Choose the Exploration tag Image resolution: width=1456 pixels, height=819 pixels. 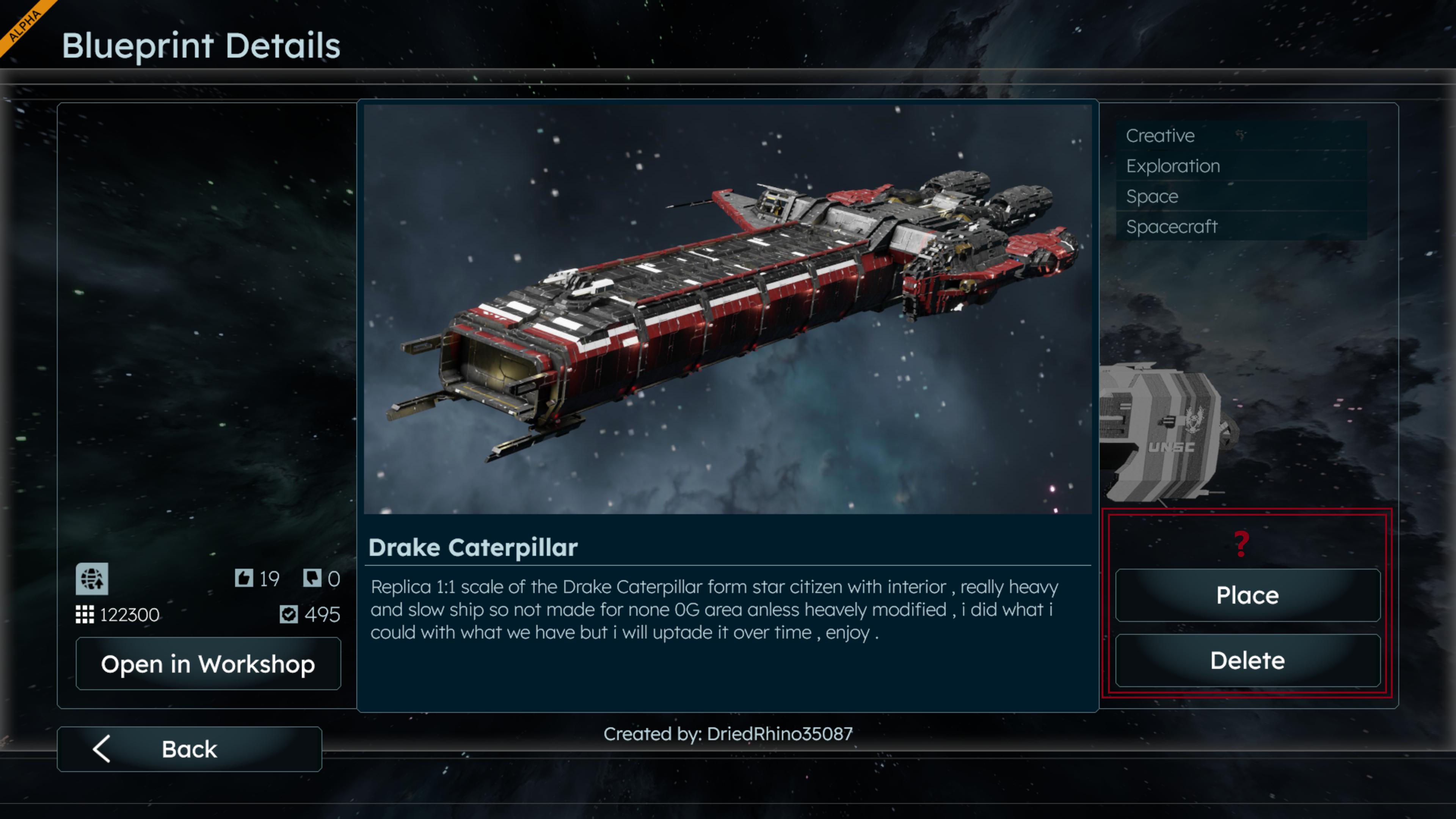click(1173, 166)
